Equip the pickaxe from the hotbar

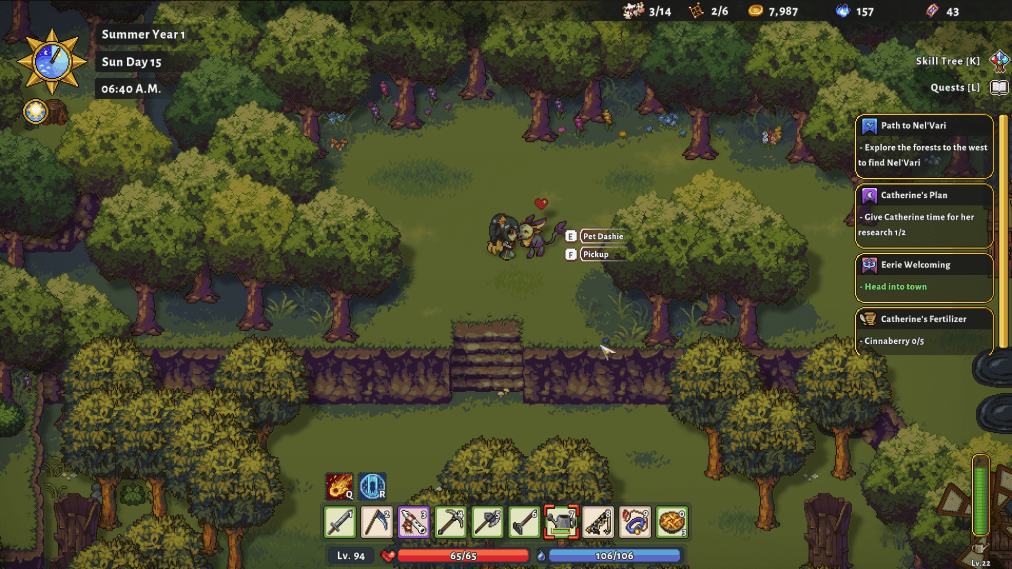click(451, 522)
